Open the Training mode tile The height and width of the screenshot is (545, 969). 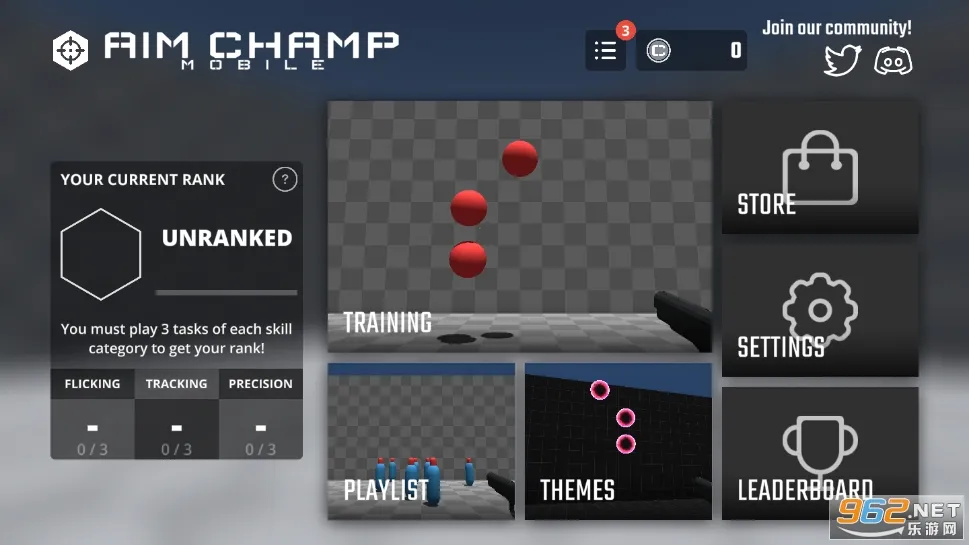click(520, 226)
